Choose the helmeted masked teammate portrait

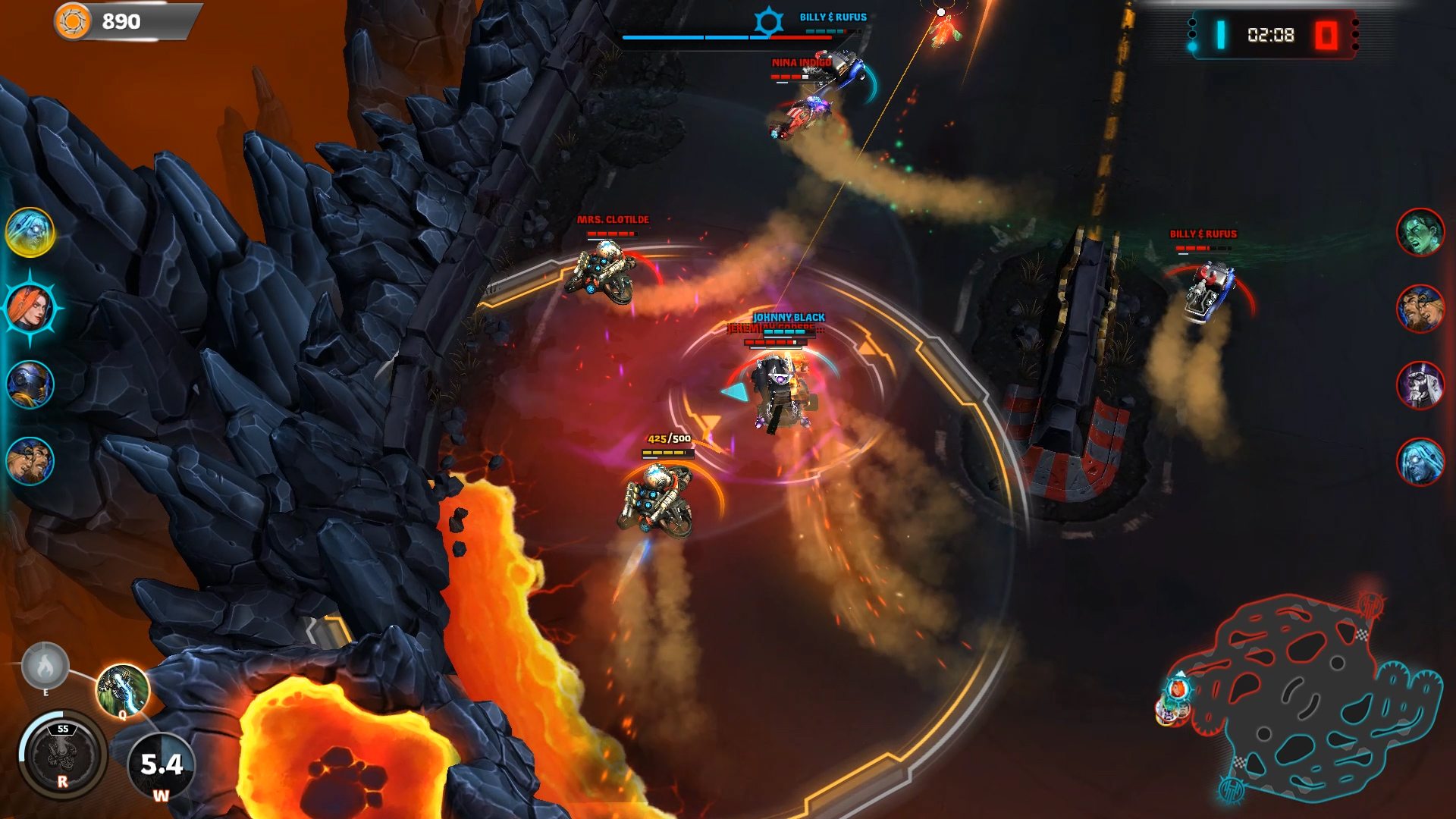click(x=30, y=384)
